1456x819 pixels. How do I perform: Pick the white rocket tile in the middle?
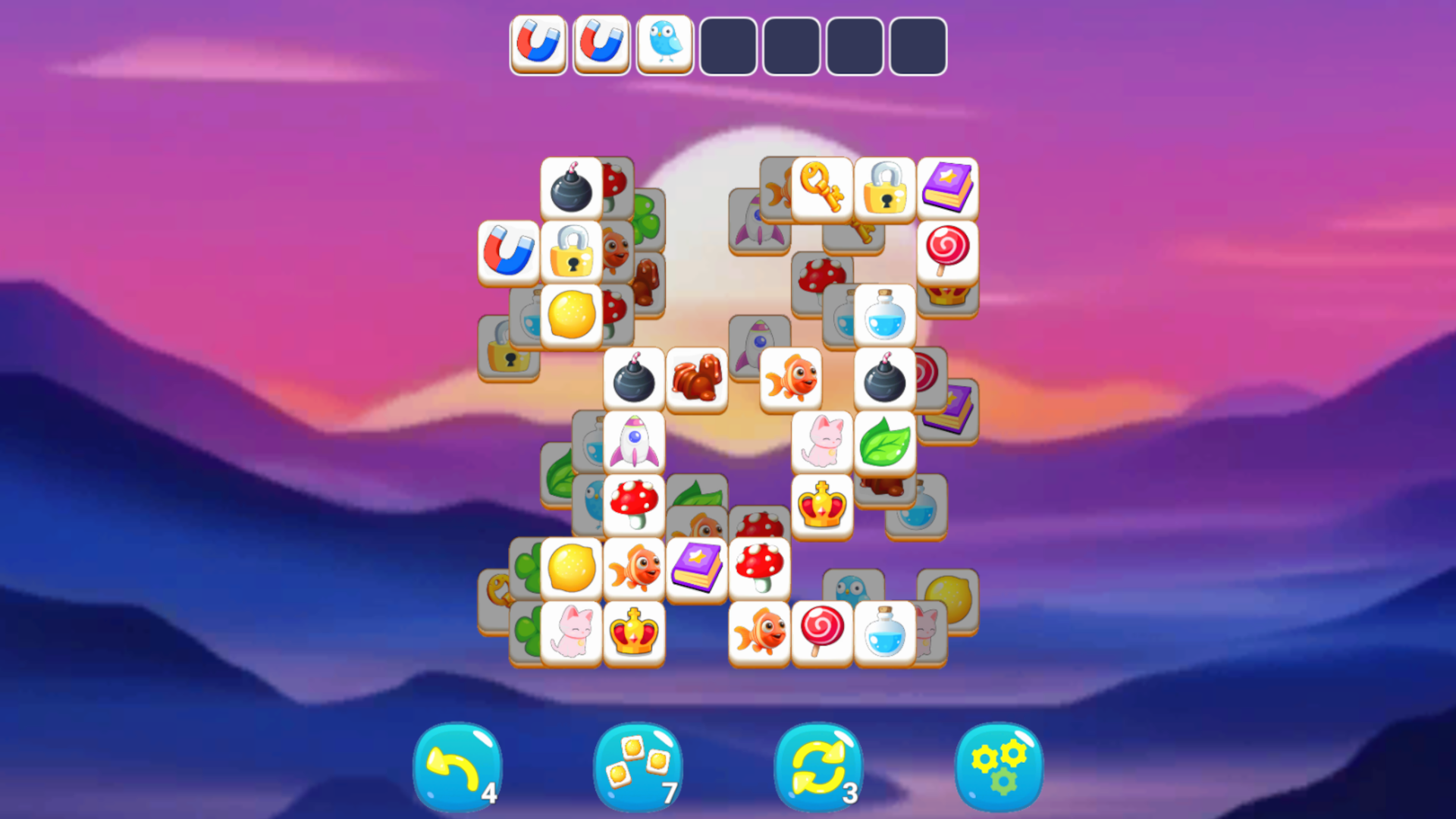(634, 440)
